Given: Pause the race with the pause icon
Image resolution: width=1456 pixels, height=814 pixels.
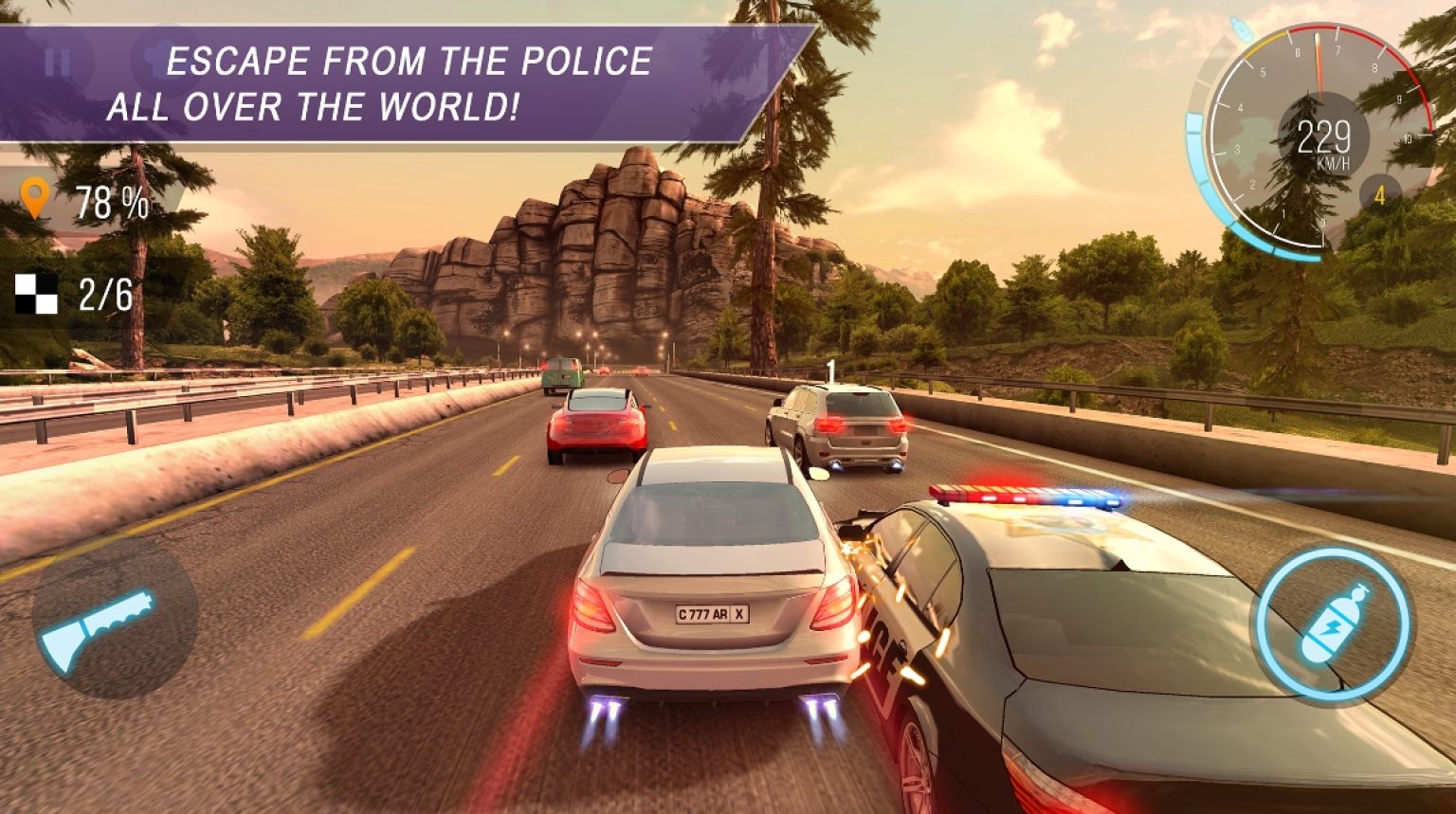Looking at the screenshot, I should (x=57, y=62).
